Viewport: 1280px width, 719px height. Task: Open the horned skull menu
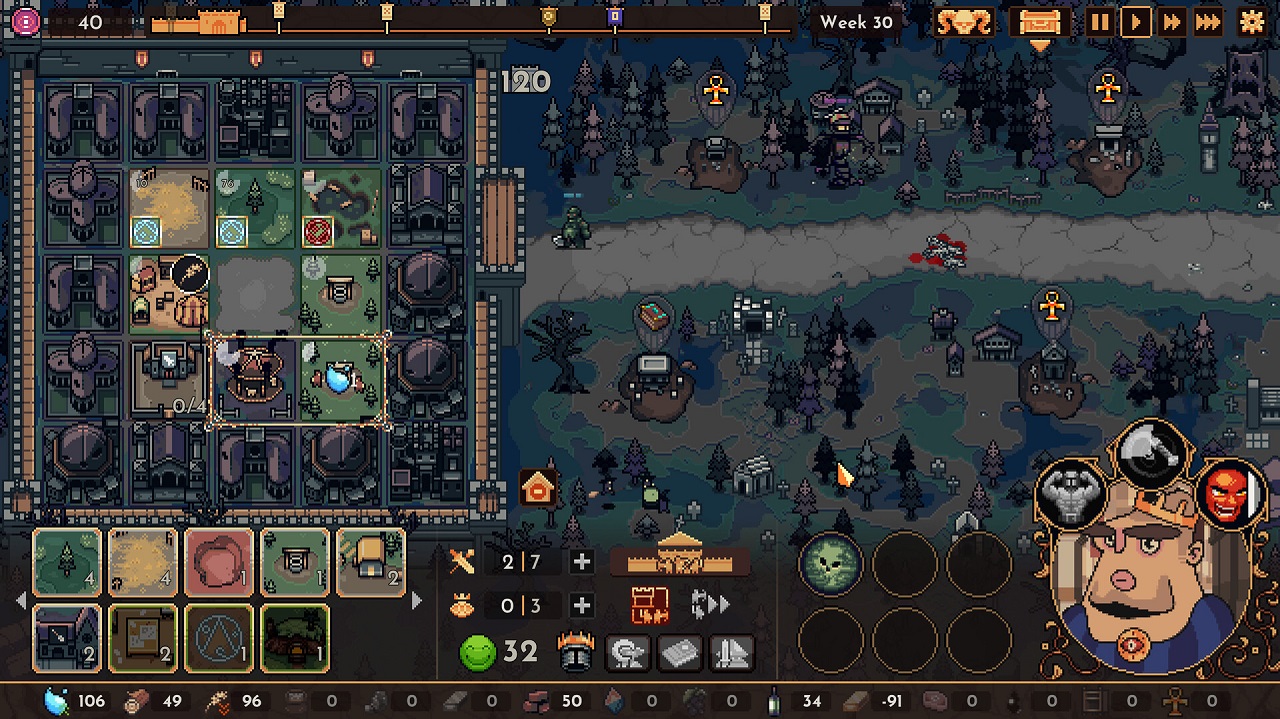(x=964, y=22)
